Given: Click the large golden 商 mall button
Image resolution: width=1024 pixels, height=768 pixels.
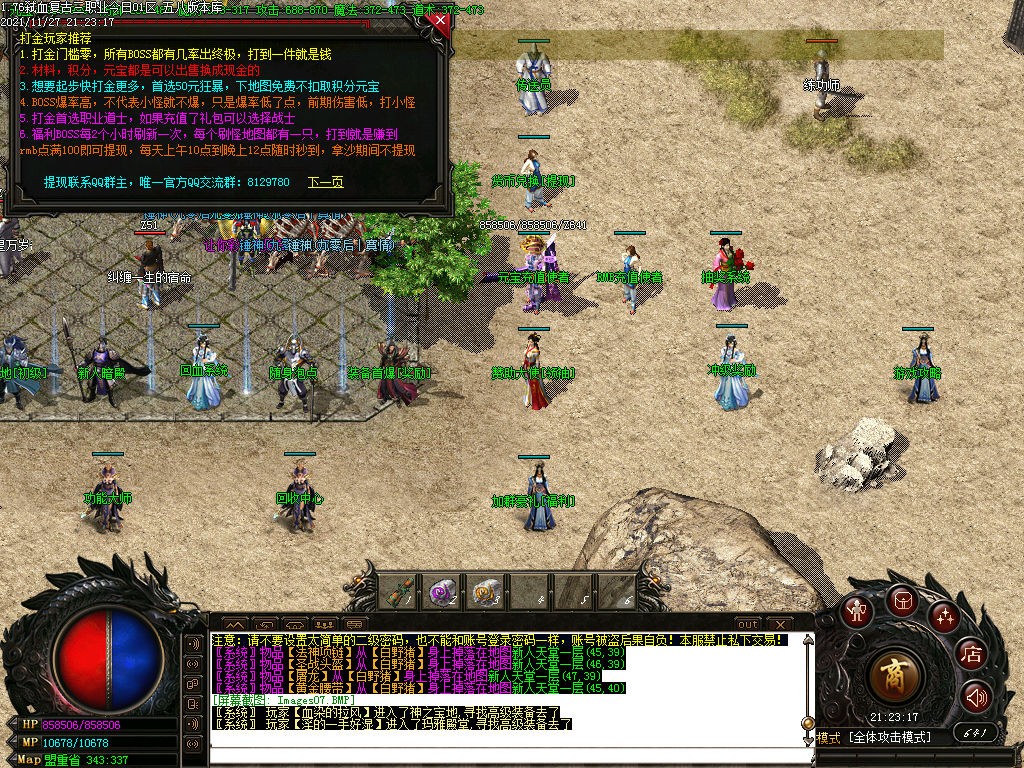Looking at the screenshot, I should click(x=895, y=677).
